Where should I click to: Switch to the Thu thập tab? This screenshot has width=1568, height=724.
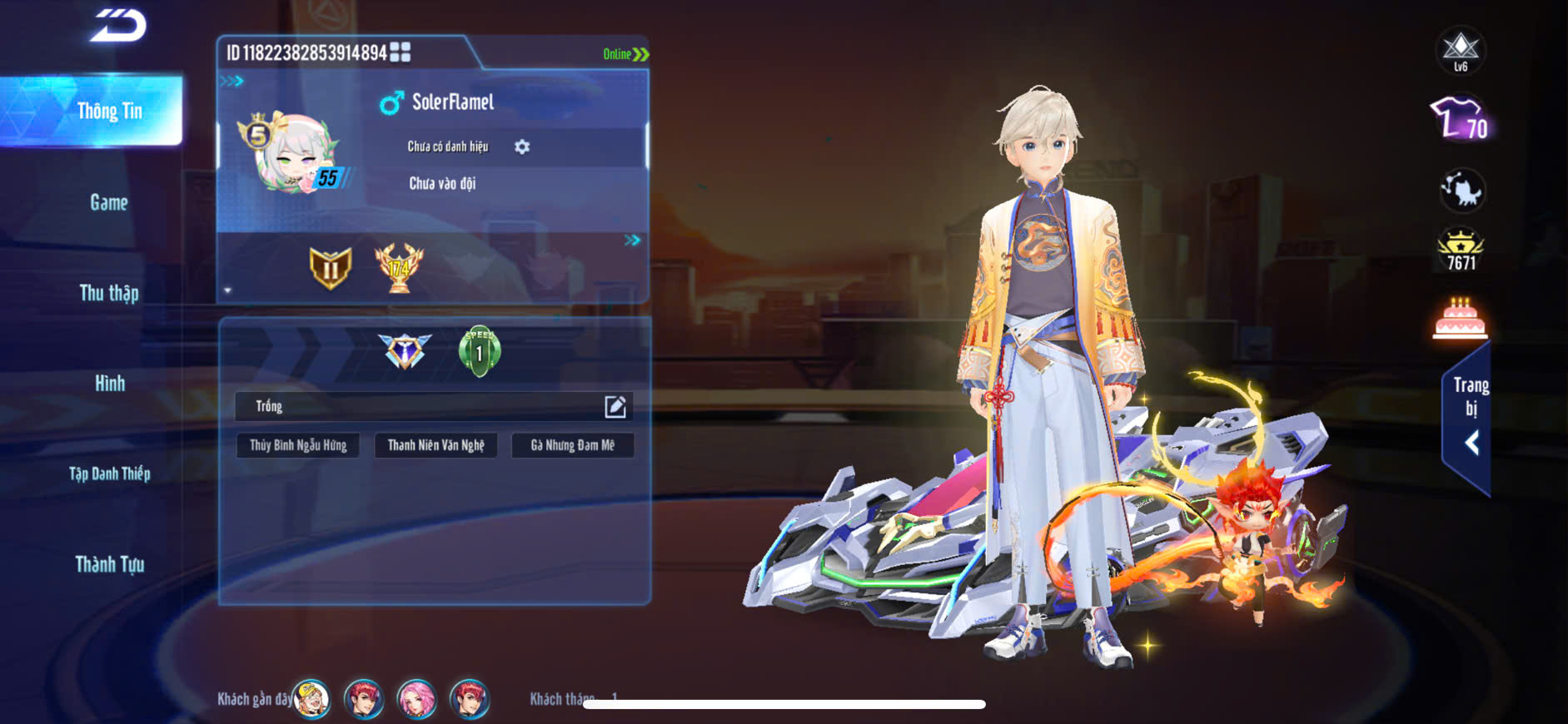109,293
